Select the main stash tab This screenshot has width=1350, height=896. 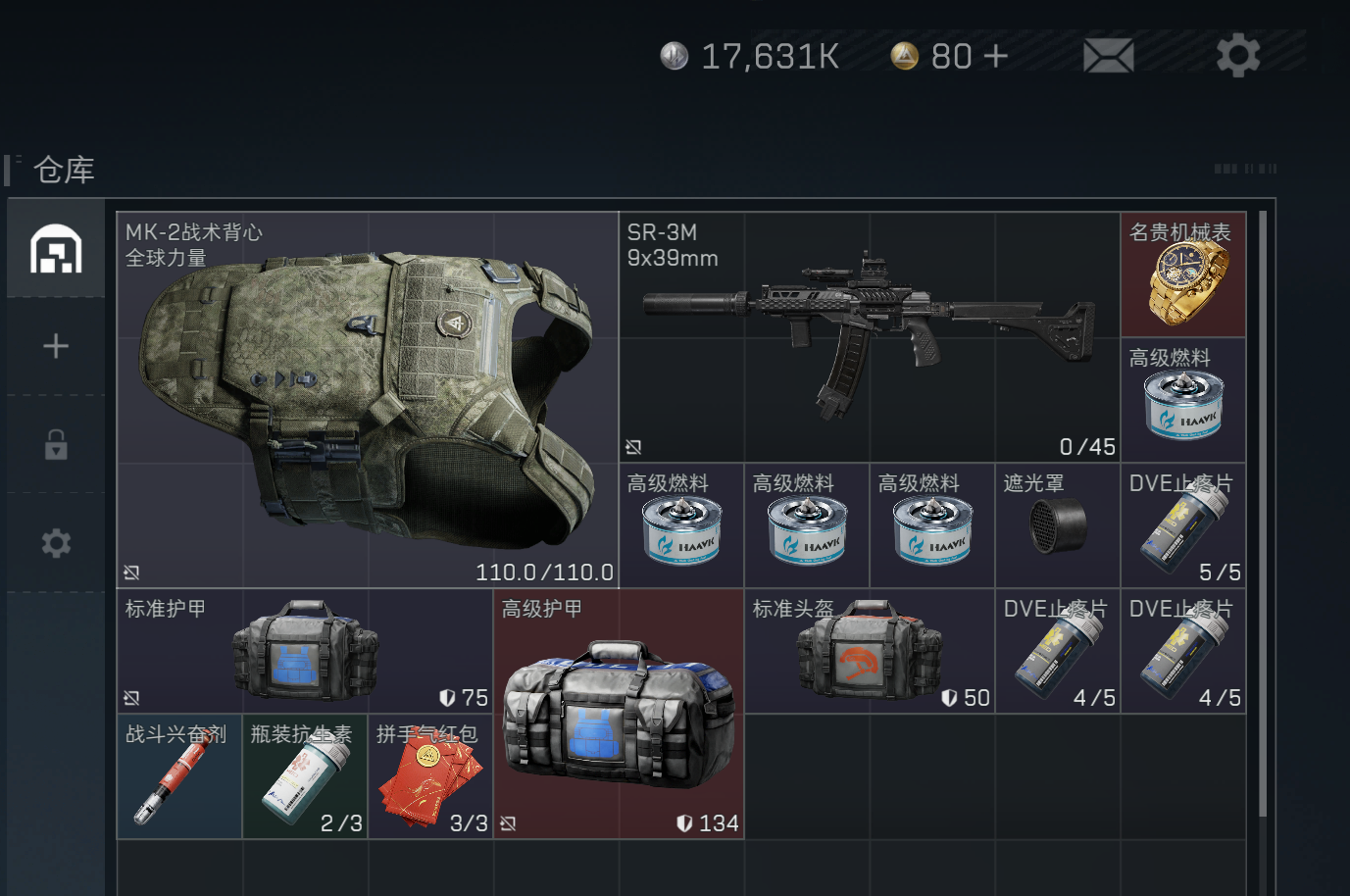tap(56, 249)
